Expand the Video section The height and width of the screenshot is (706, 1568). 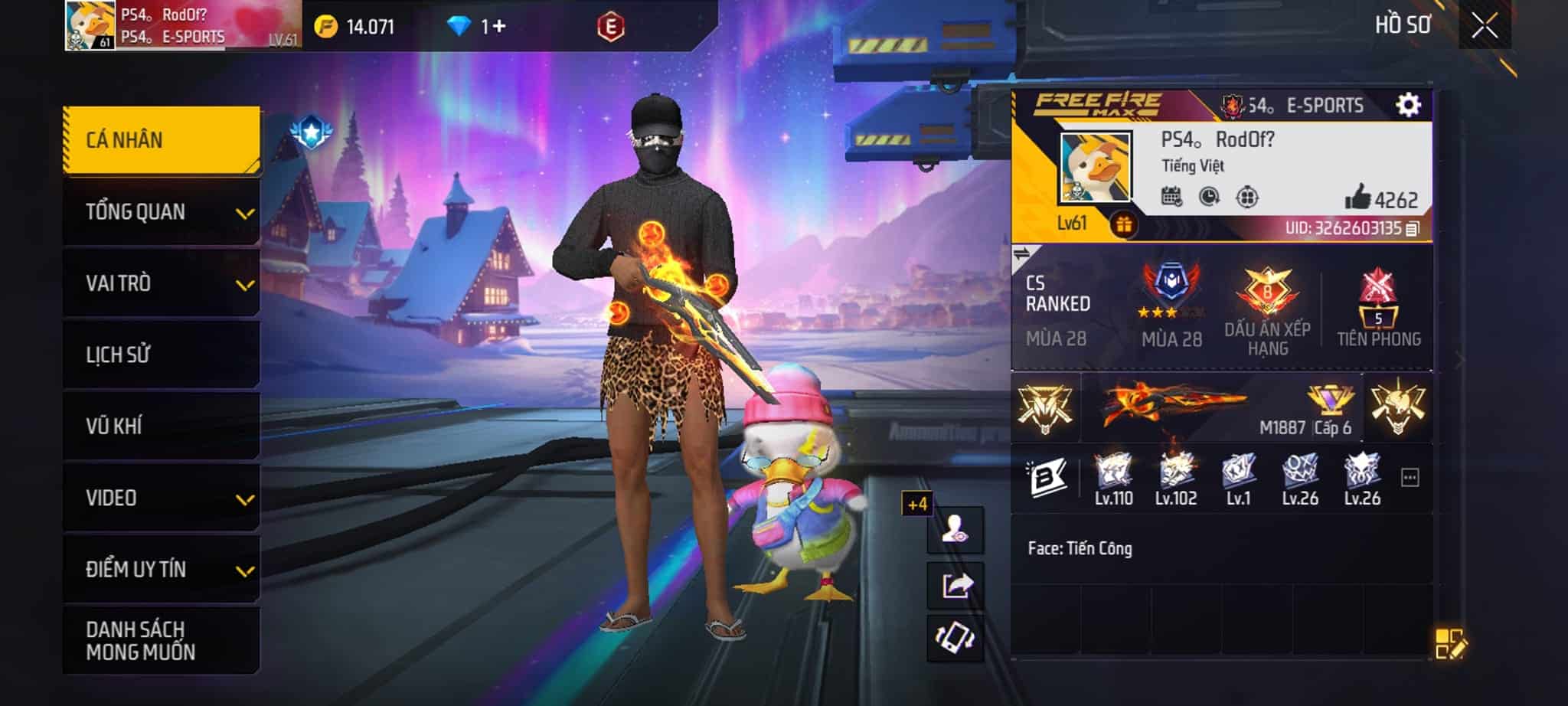tap(162, 498)
